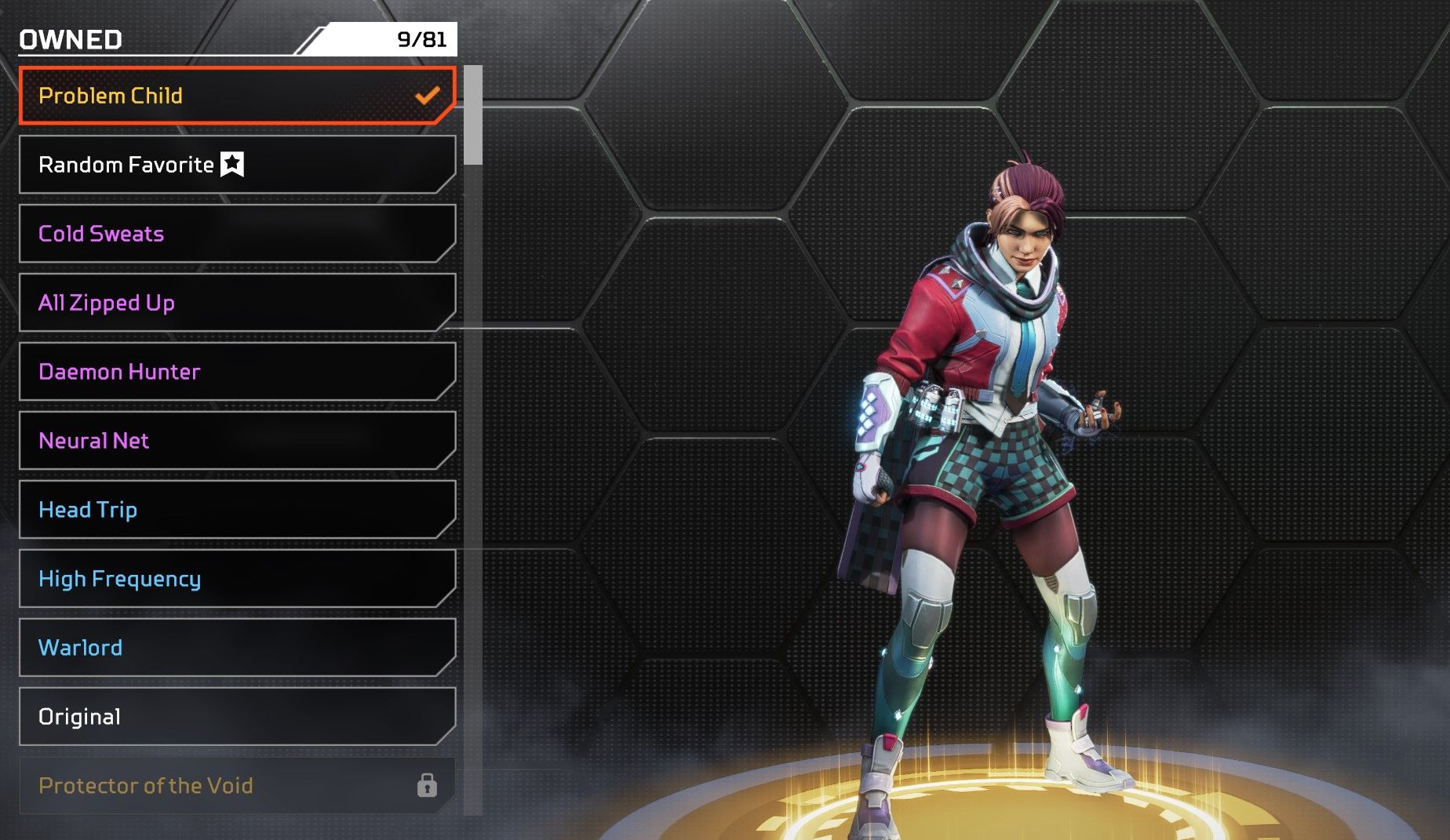Preview the Neural Net skin

(x=235, y=441)
